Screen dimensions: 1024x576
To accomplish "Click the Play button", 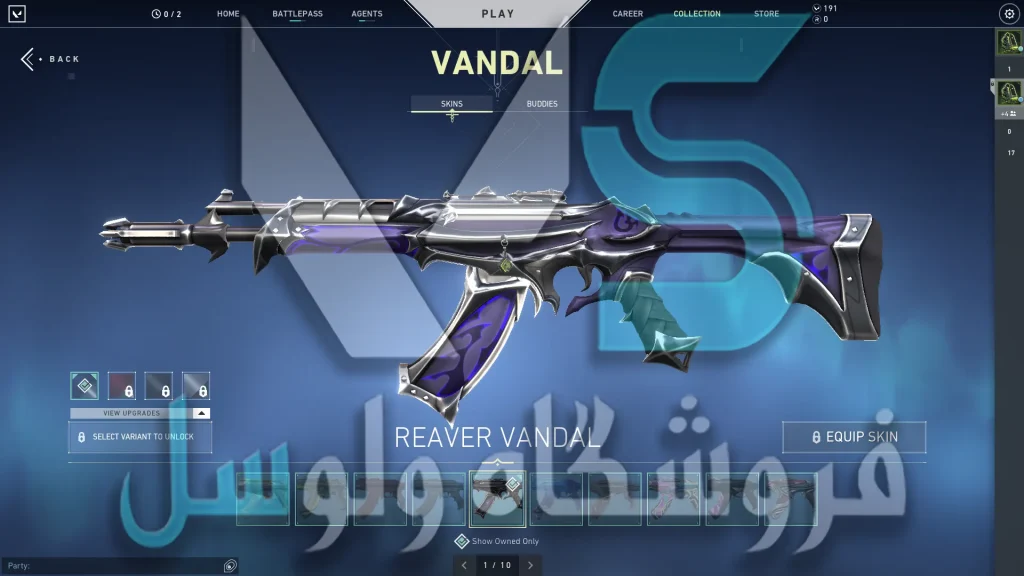I will tap(498, 14).
